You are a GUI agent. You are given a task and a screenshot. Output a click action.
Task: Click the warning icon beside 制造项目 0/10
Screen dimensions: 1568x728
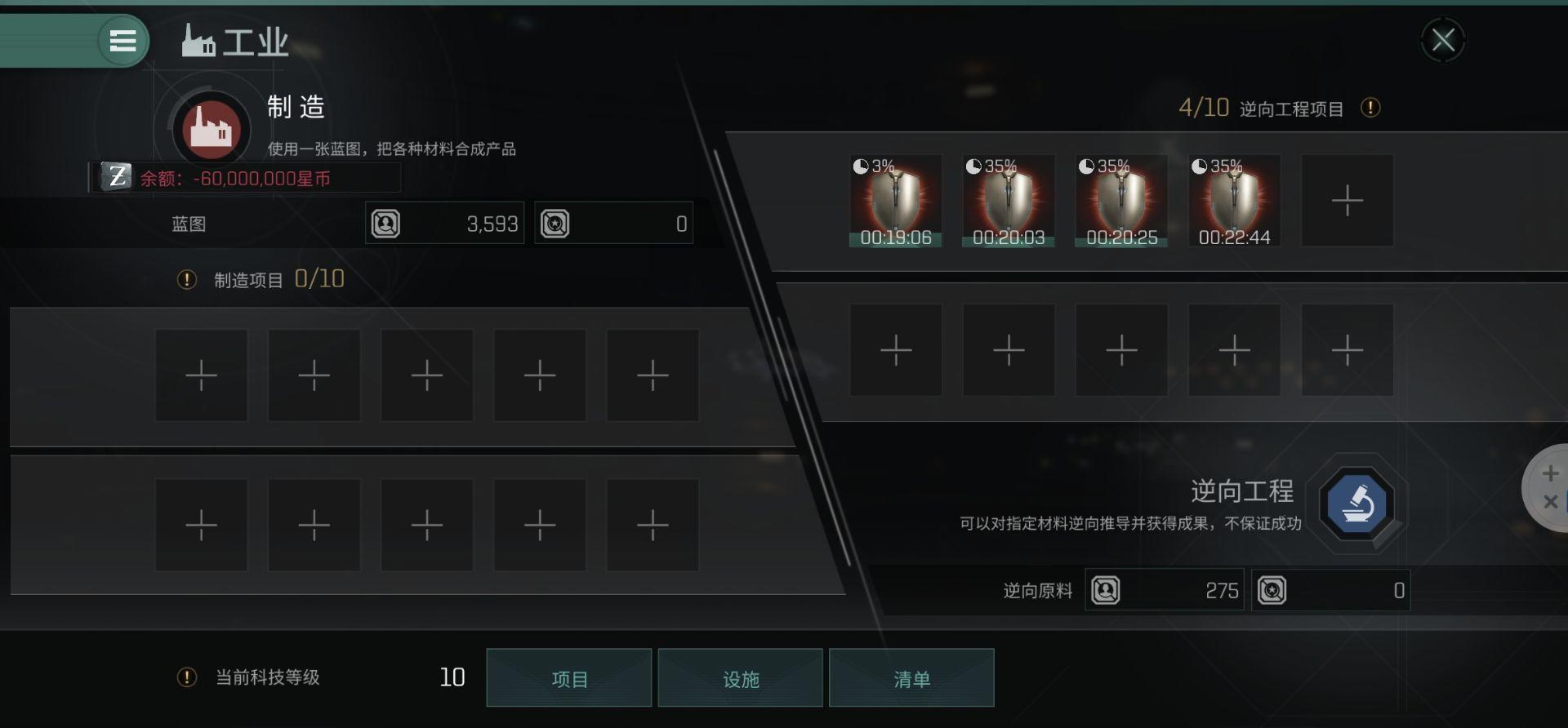(x=186, y=279)
